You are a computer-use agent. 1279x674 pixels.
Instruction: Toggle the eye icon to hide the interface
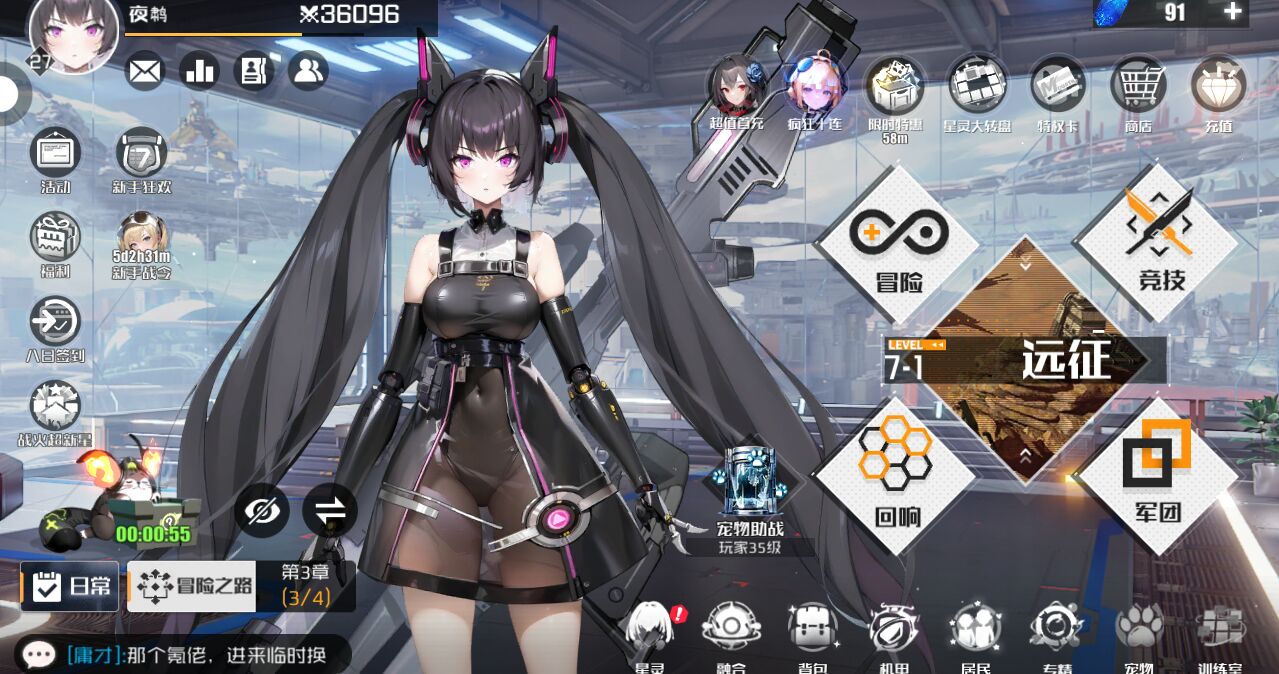pyautogui.click(x=262, y=512)
